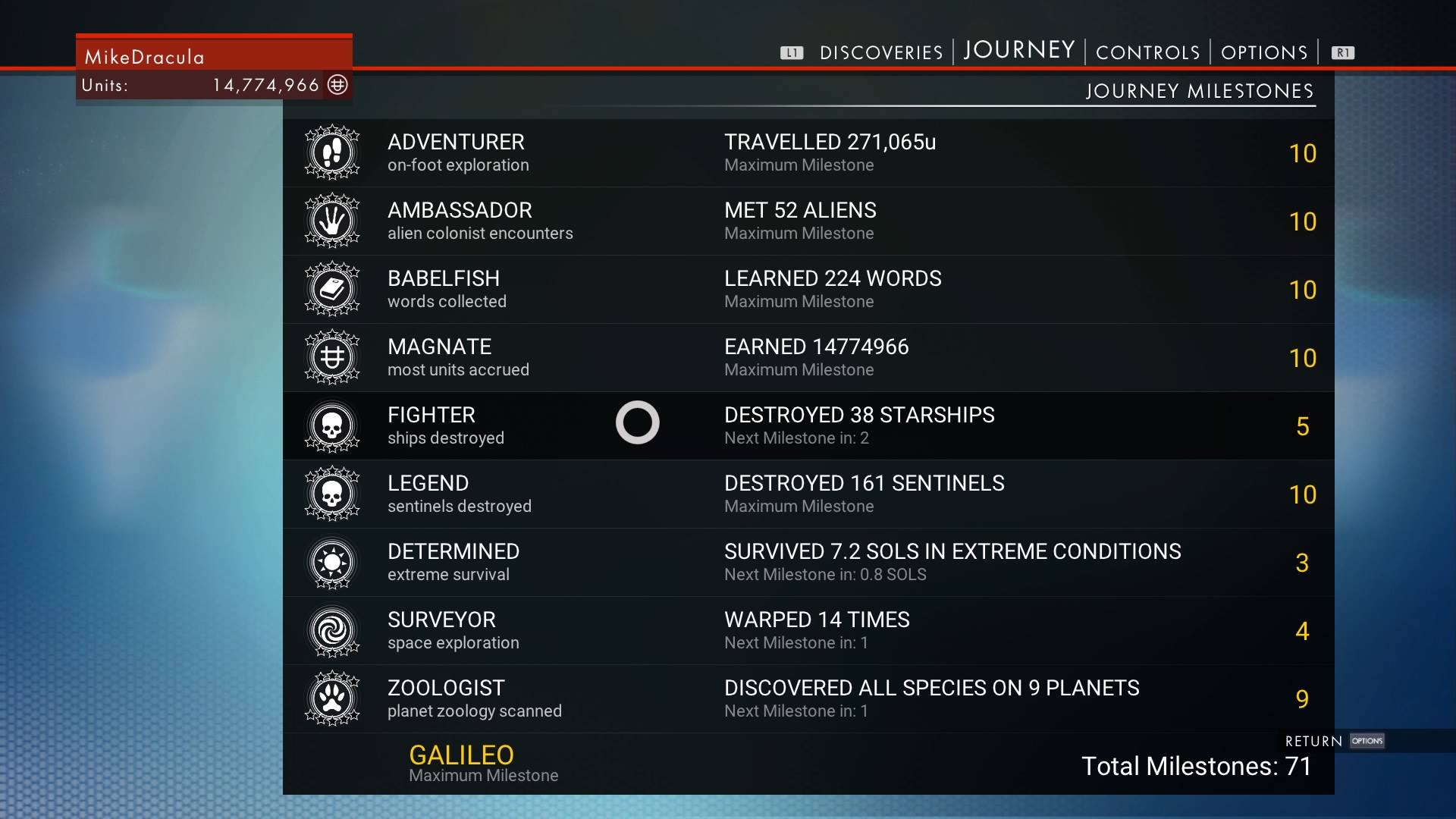Select the Magnate units emblem icon
Screen dimensions: 1456x819
point(332,357)
